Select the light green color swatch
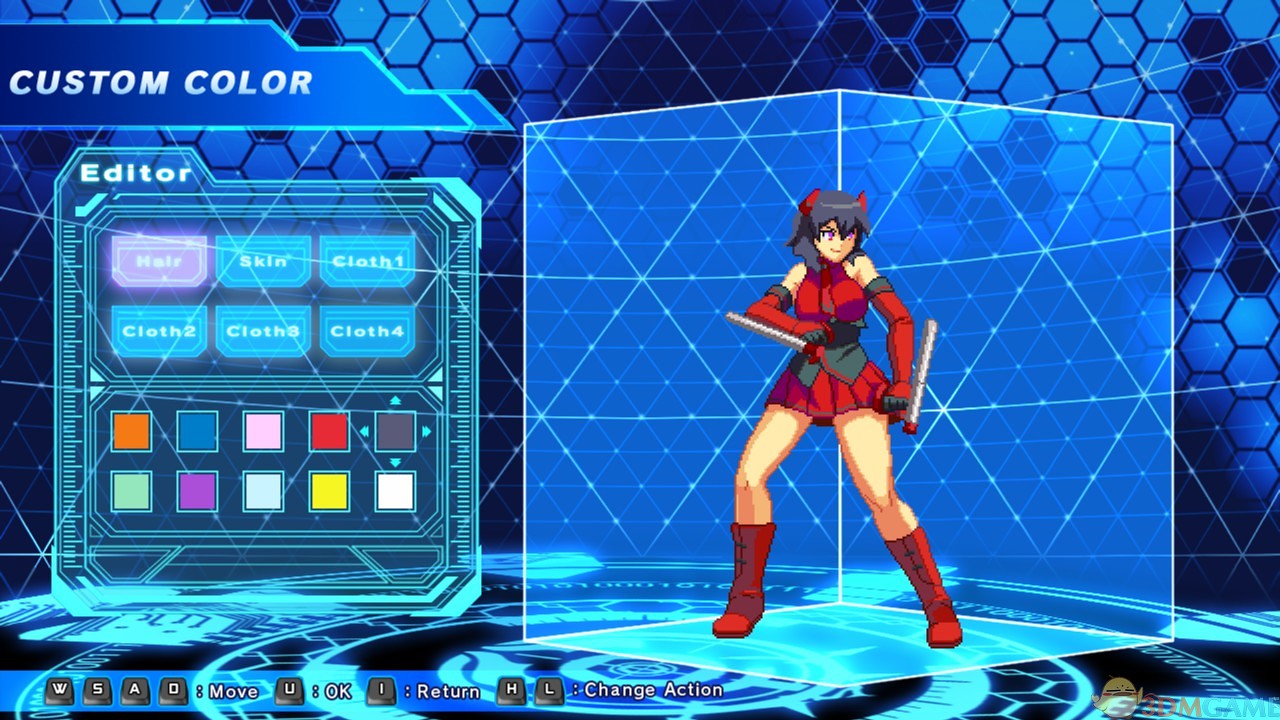The height and width of the screenshot is (720, 1280). tap(131, 492)
